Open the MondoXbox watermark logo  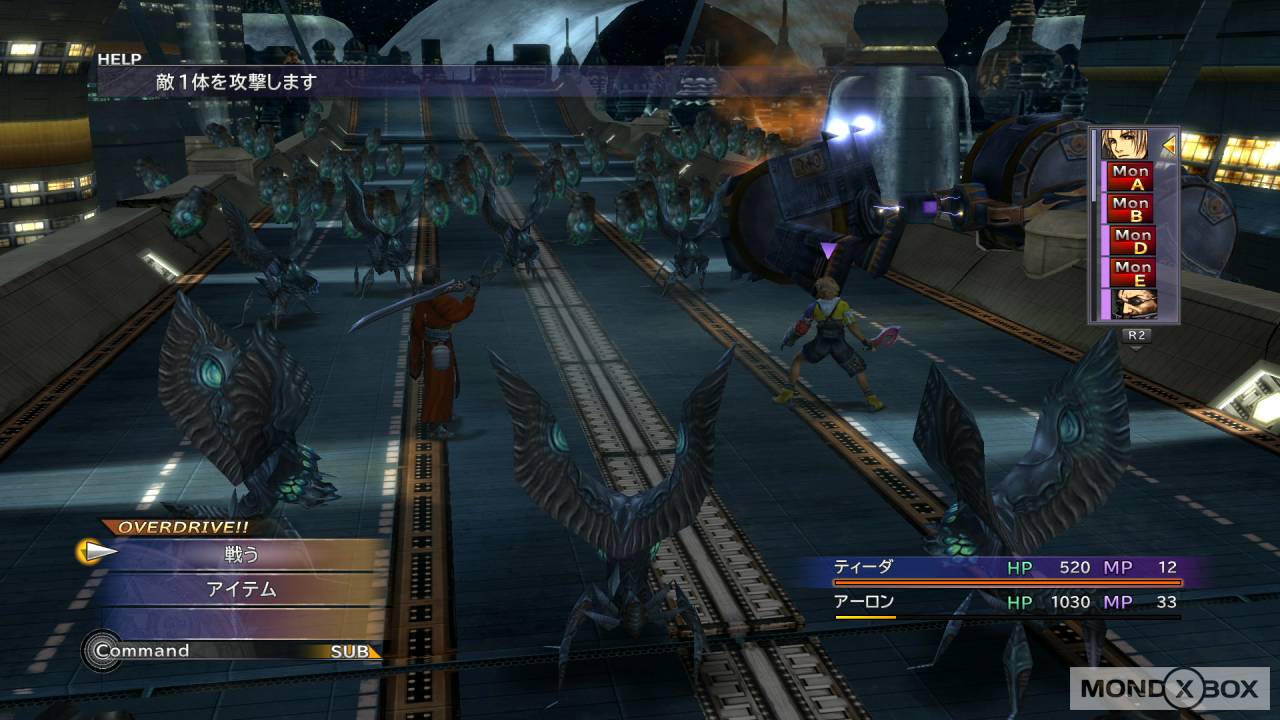[x=1168, y=689]
